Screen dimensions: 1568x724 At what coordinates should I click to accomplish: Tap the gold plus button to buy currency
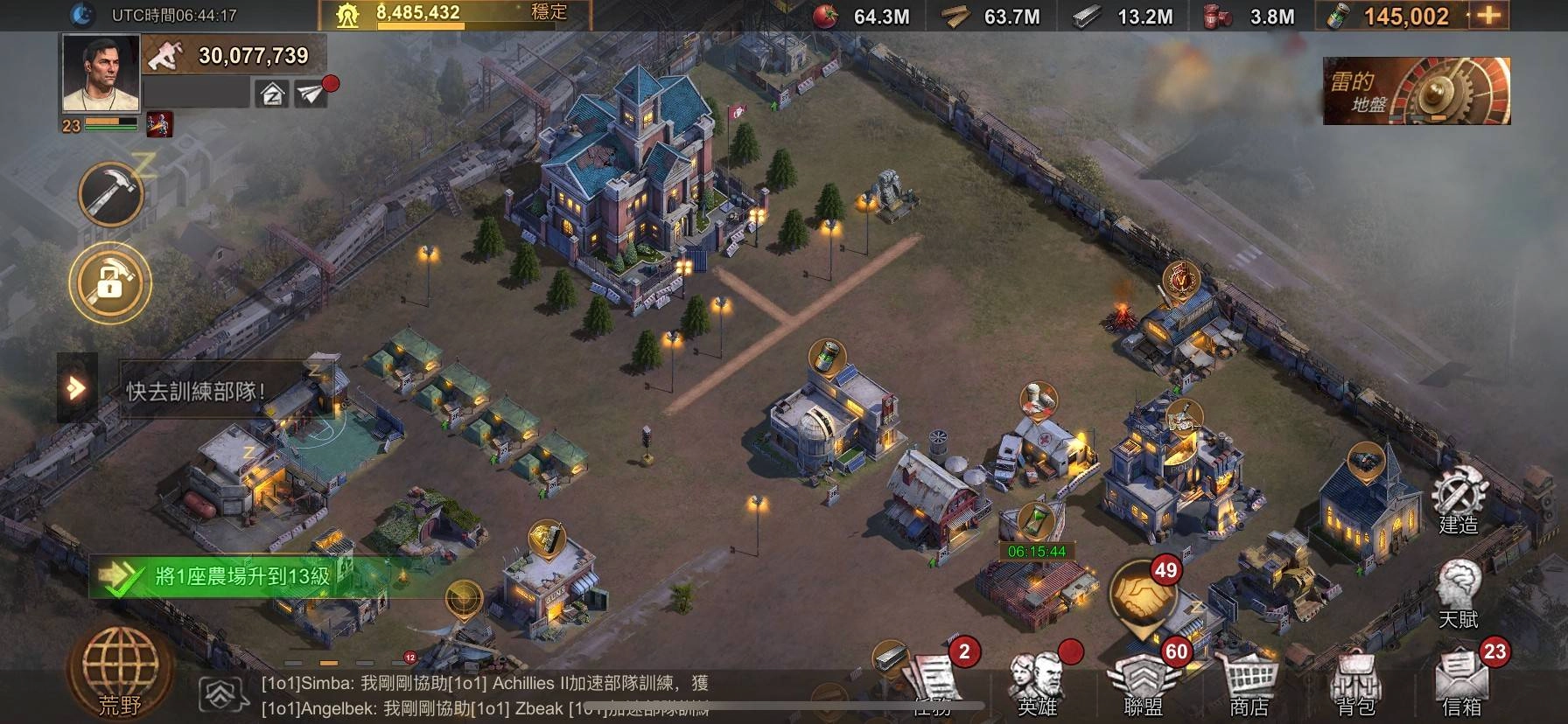pyautogui.click(x=1488, y=16)
